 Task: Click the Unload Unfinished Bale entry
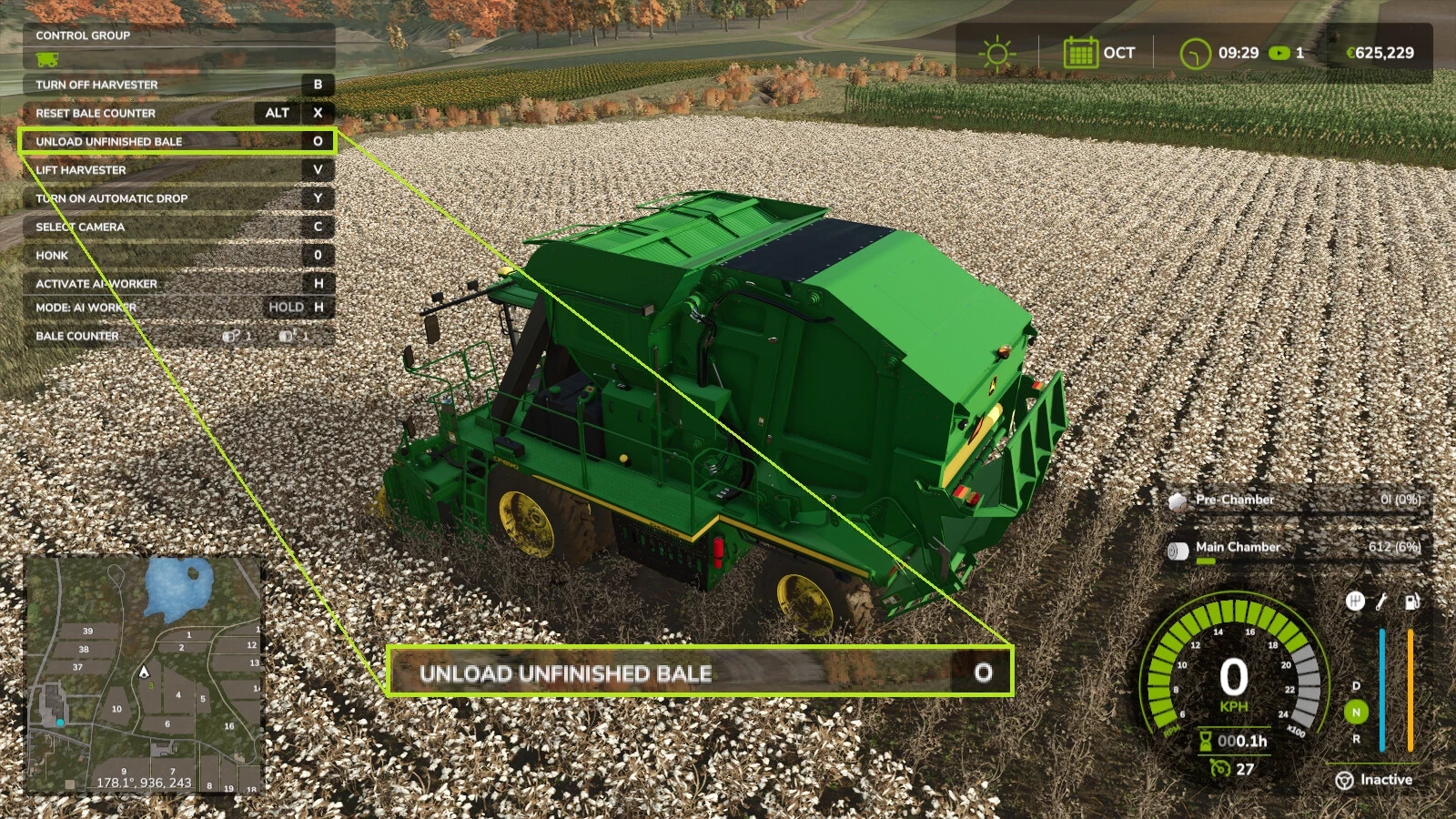(177, 141)
